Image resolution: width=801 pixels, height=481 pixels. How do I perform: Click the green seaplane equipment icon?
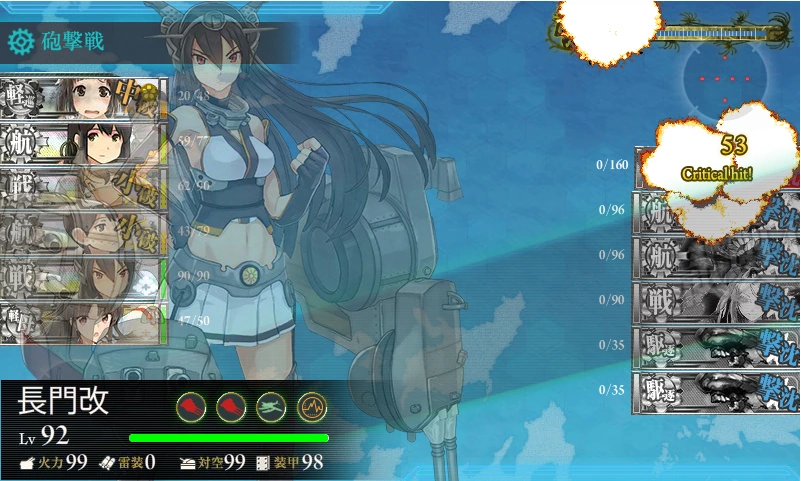click(x=271, y=406)
